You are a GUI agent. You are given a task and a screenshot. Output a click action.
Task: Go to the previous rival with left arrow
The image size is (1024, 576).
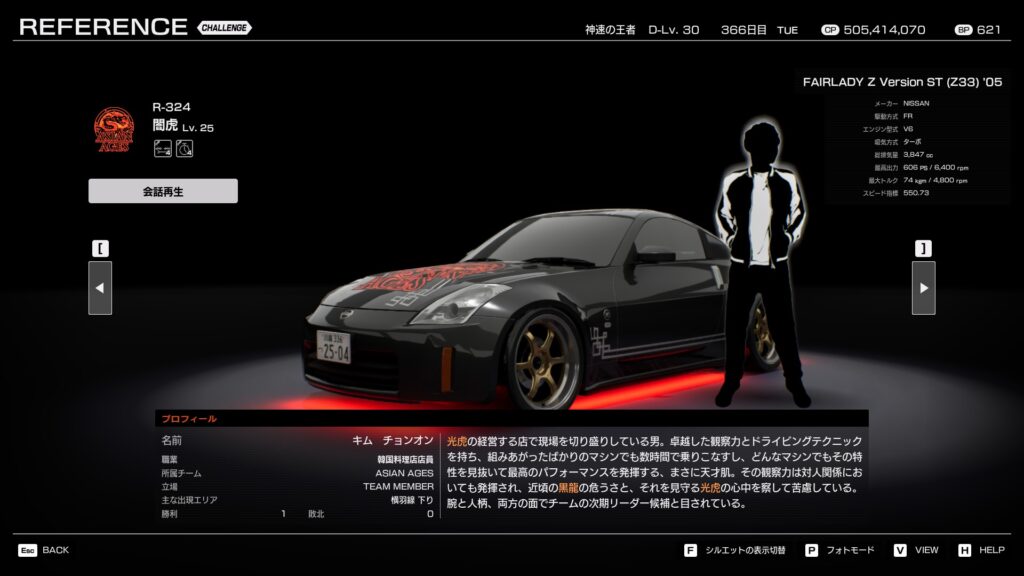(100, 288)
